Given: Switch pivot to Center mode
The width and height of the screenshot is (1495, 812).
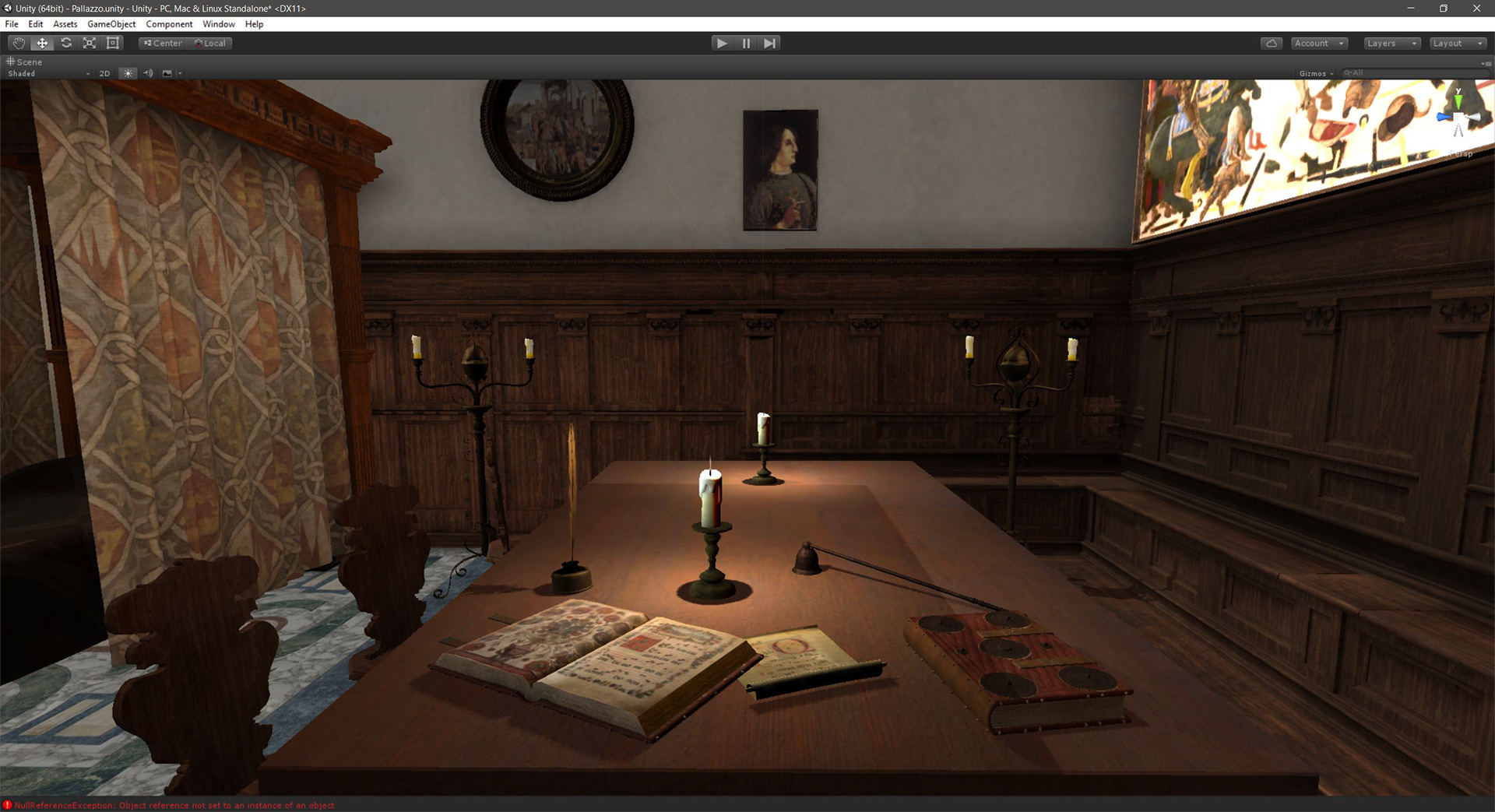Looking at the screenshot, I should (161, 43).
